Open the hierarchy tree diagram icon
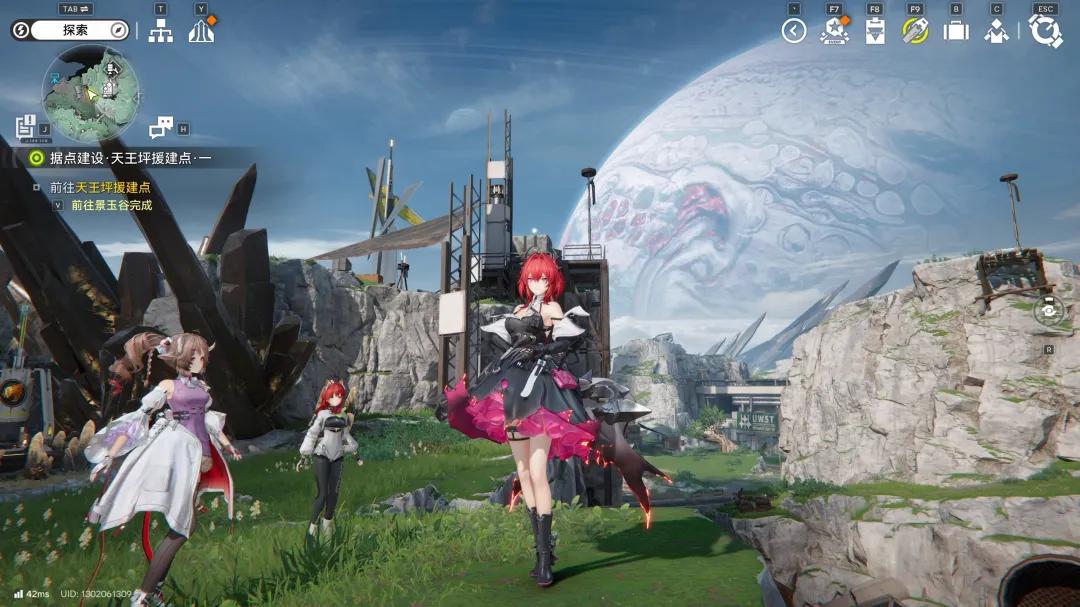The height and width of the screenshot is (607, 1080). (x=160, y=31)
